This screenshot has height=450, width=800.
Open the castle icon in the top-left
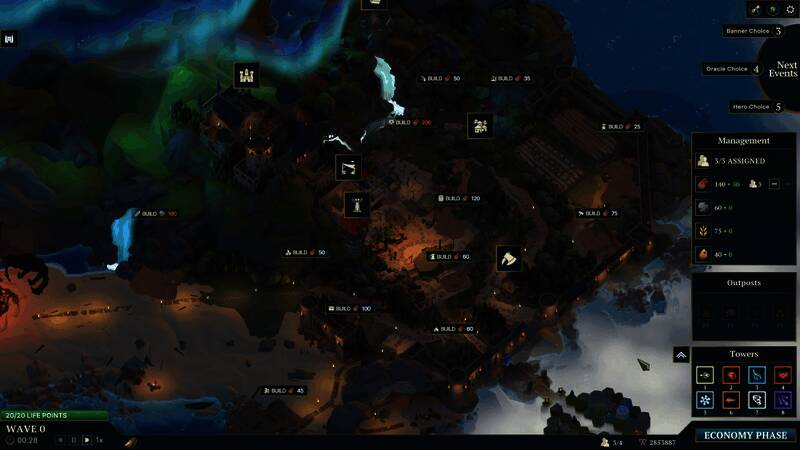10,39
